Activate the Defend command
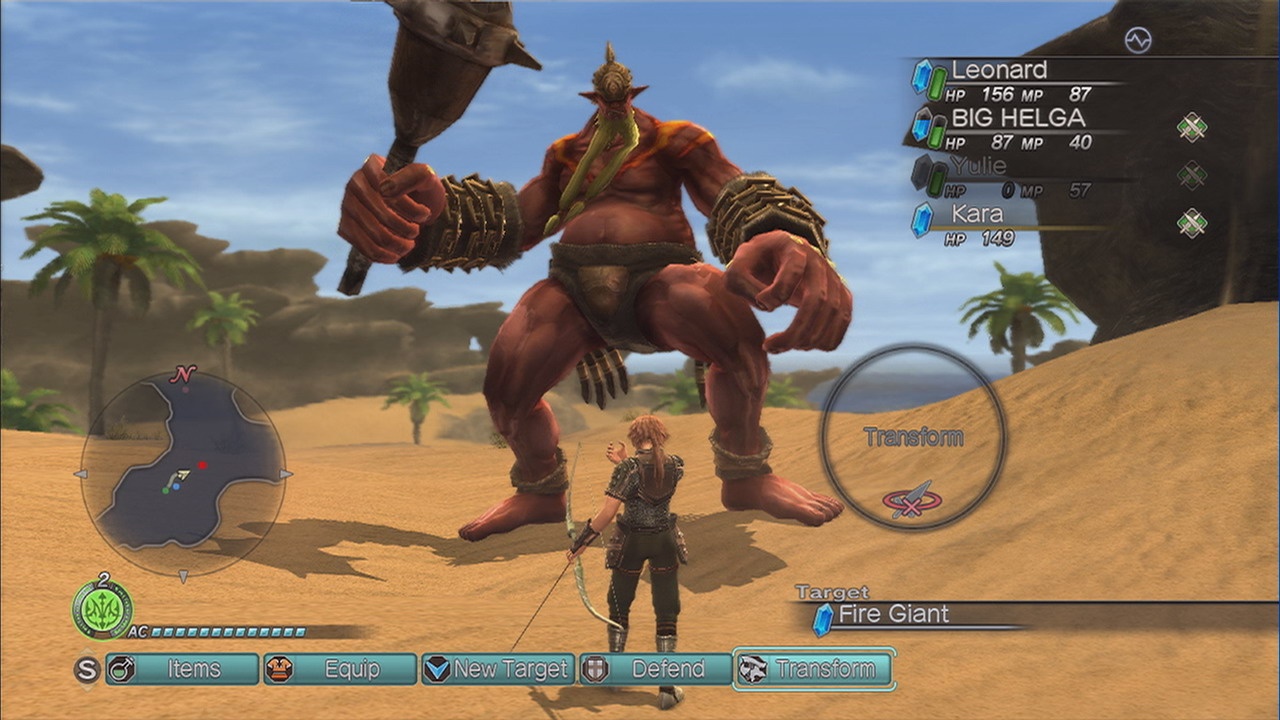This screenshot has width=1280, height=720. click(656, 669)
